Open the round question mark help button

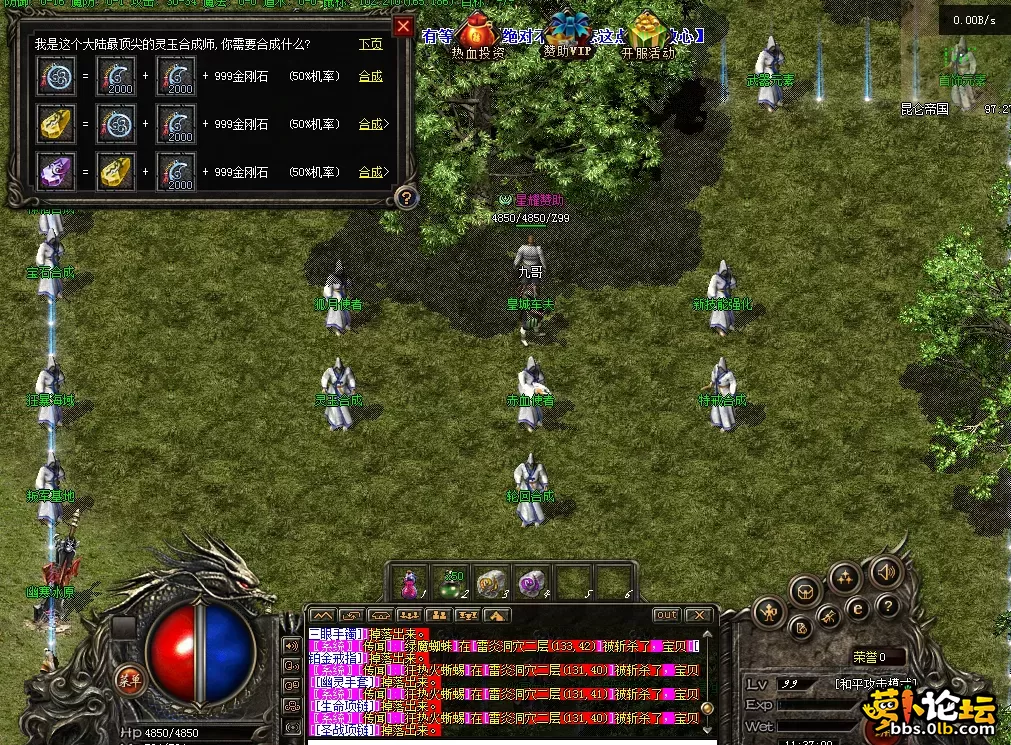(887, 605)
